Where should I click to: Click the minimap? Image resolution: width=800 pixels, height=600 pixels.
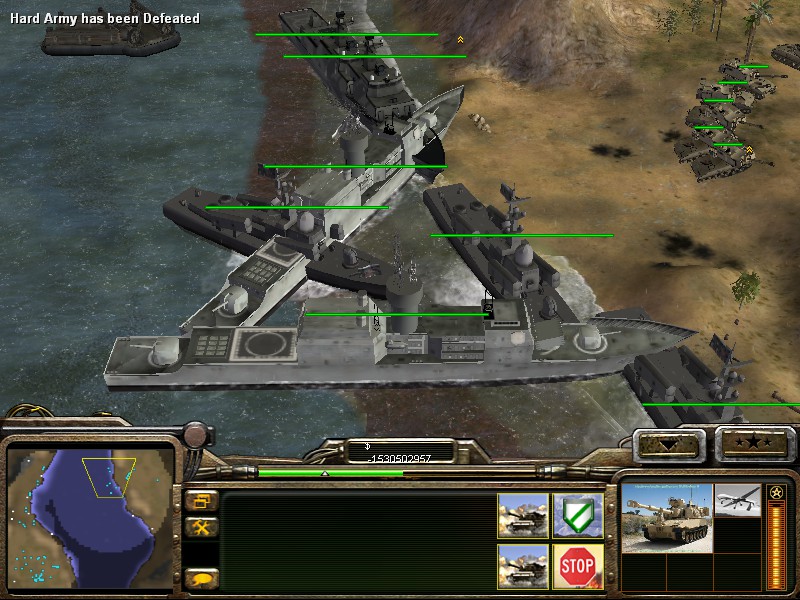click(x=91, y=518)
